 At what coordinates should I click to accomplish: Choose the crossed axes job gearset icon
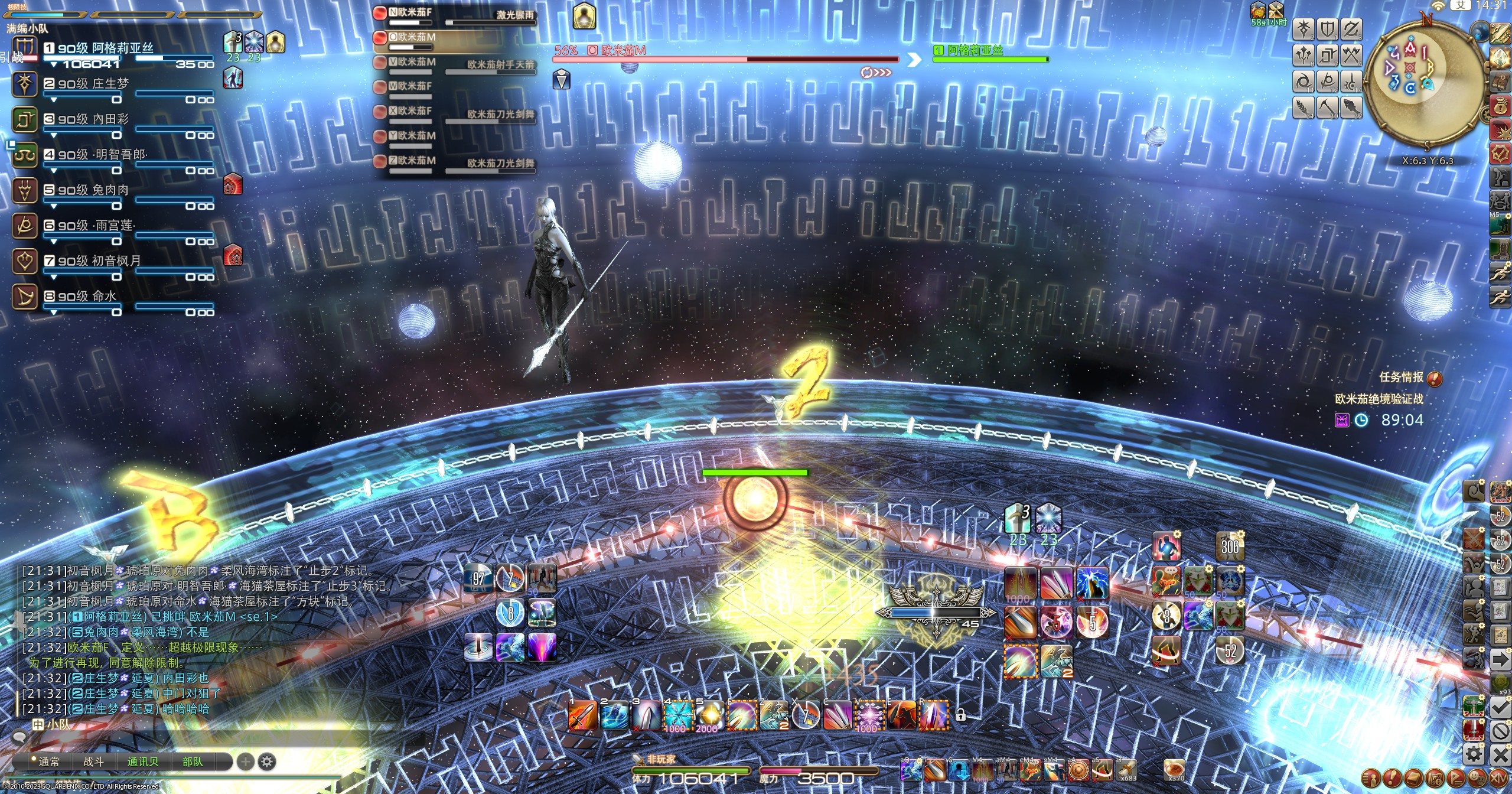coord(1350,55)
